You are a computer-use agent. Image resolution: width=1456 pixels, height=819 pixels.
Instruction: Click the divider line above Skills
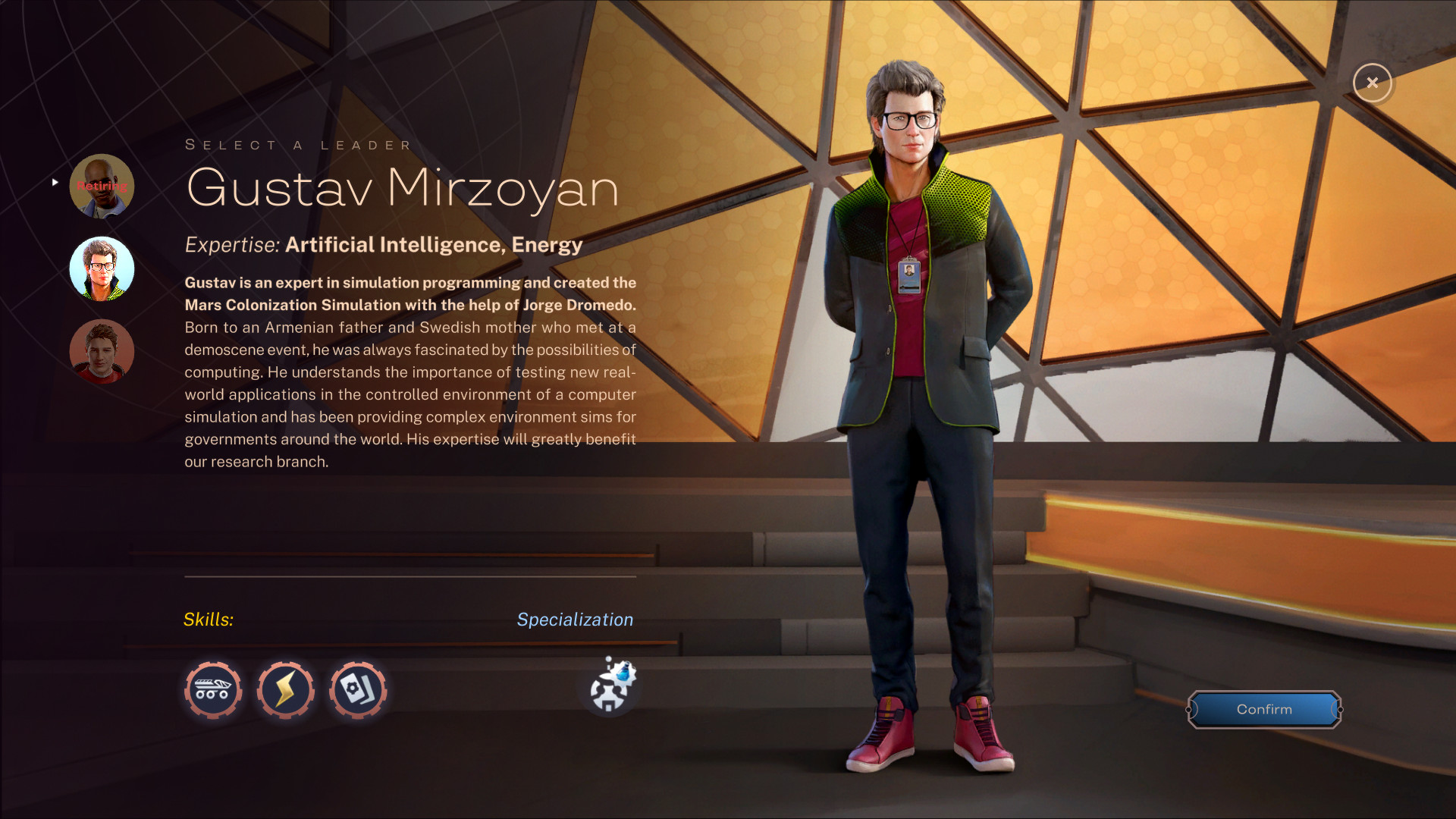(409, 575)
